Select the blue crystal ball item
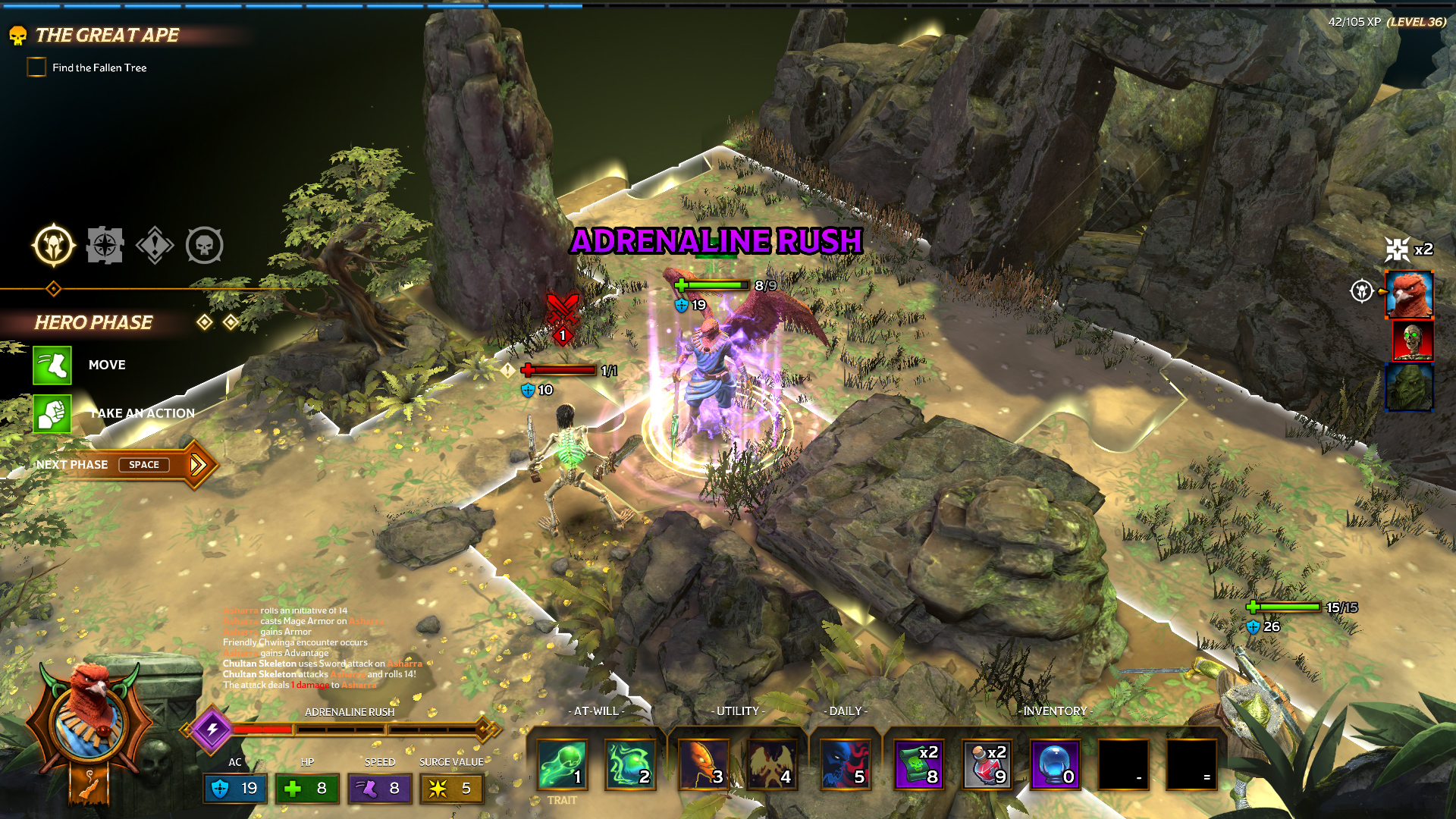This screenshot has width=1456, height=819. coord(1054,764)
